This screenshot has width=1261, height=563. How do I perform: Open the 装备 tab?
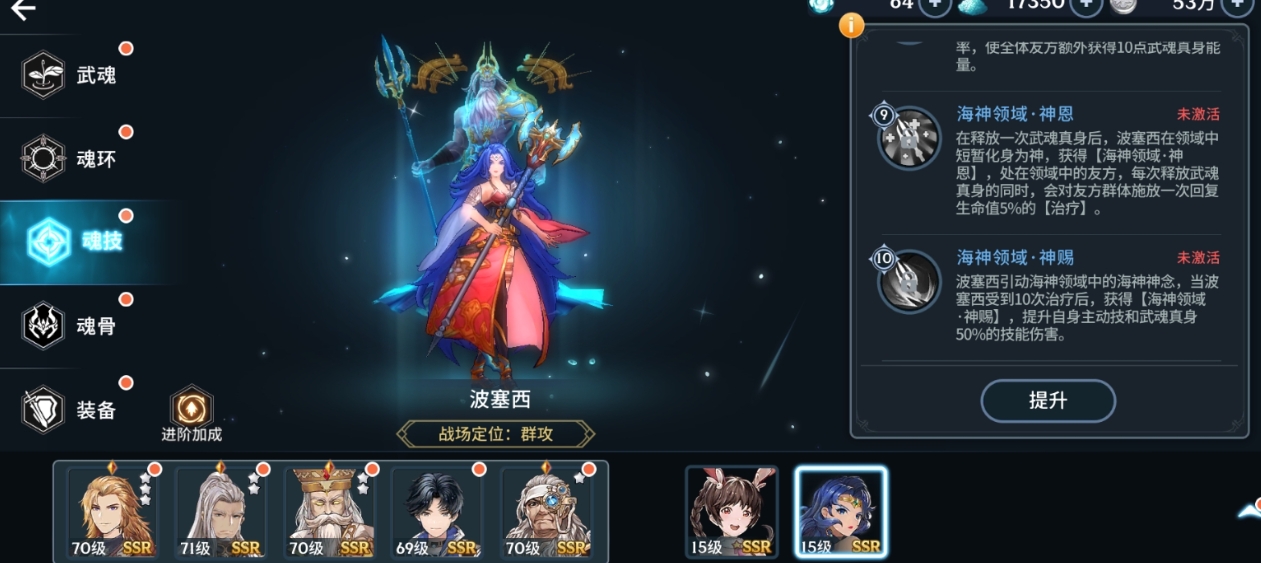(70, 409)
